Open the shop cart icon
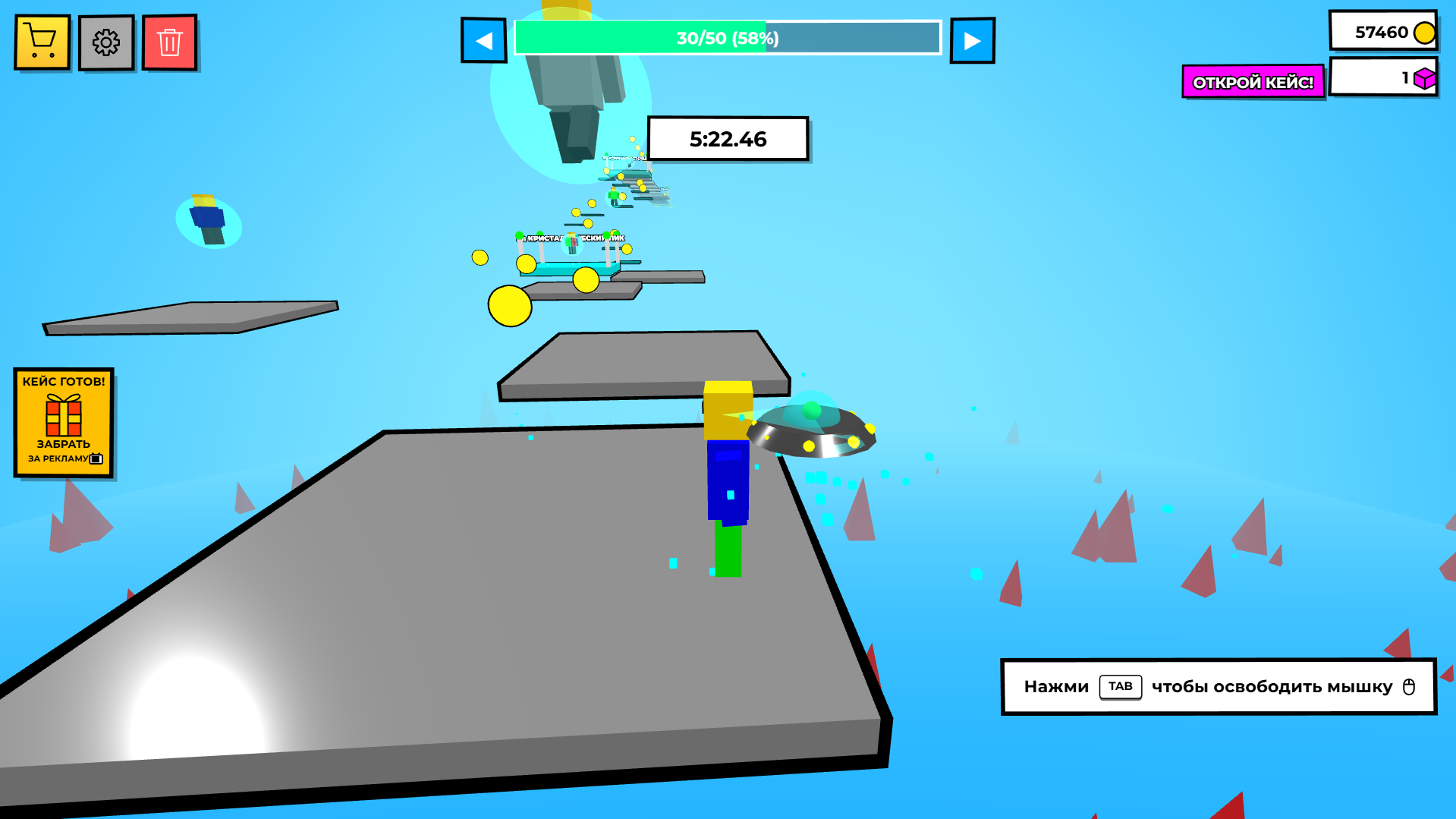The image size is (1456, 819). coord(42,43)
